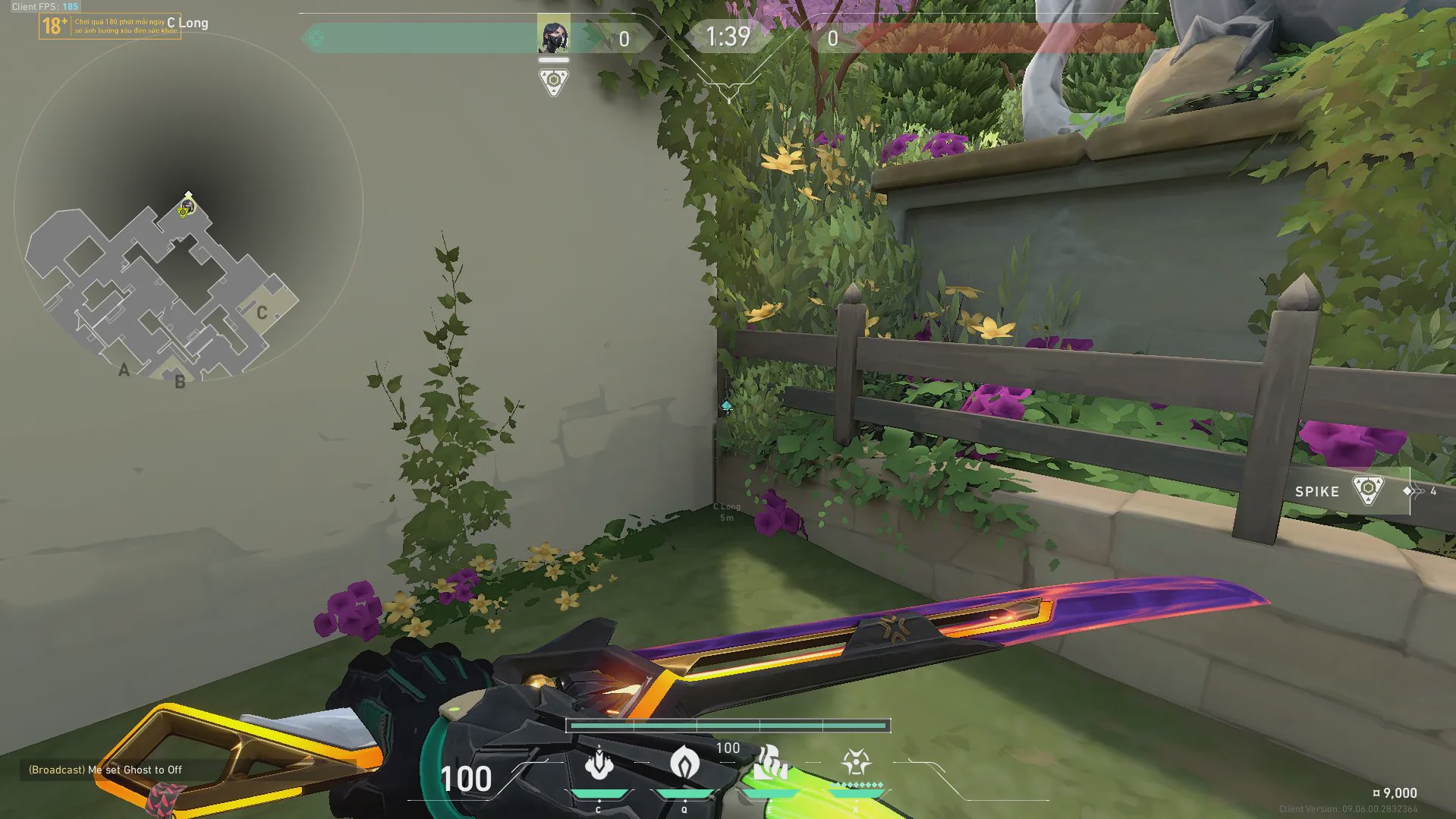Click the spike carrier icon below the portrait
Image resolution: width=1456 pixels, height=819 pixels.
(x=553, y=81)
